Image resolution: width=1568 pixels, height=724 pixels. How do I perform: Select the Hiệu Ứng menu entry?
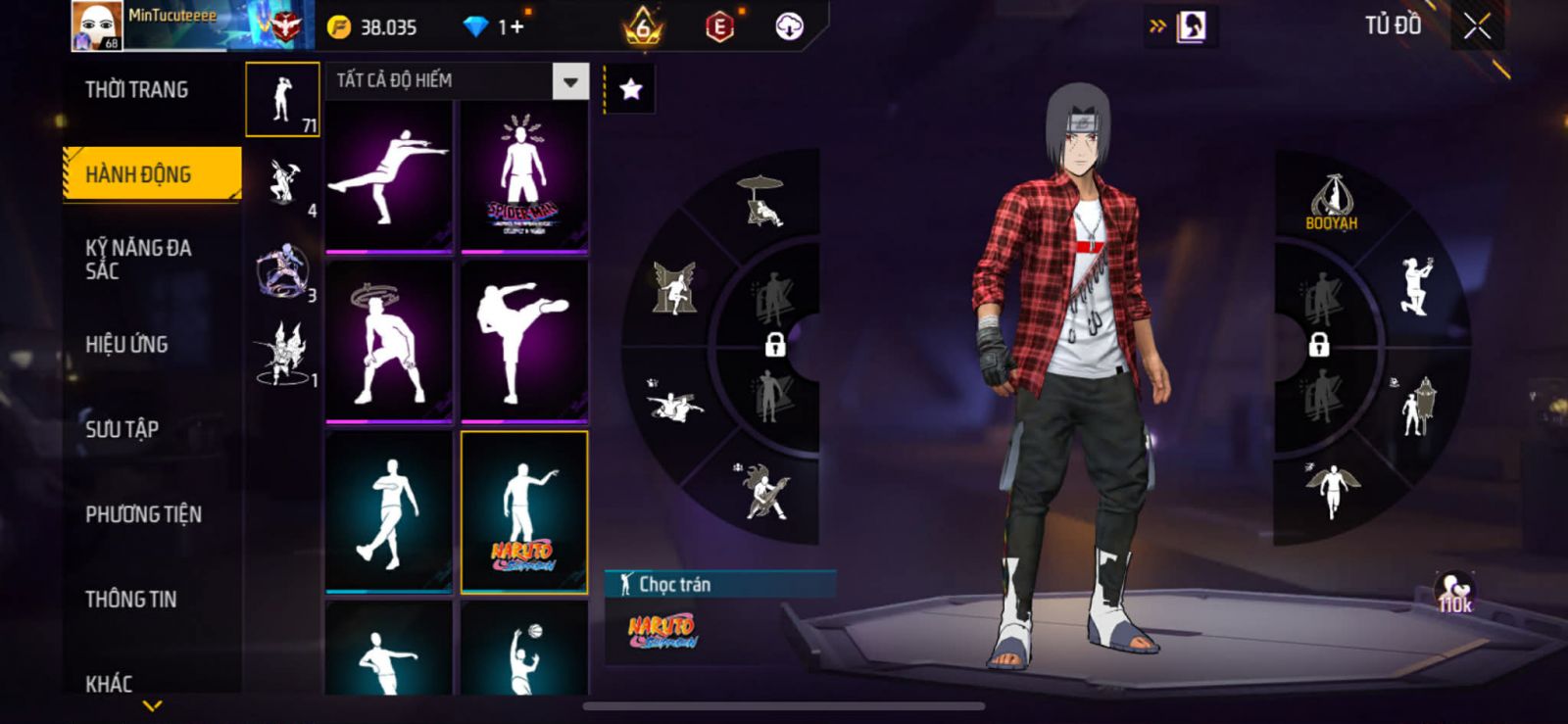click(127, 345)
